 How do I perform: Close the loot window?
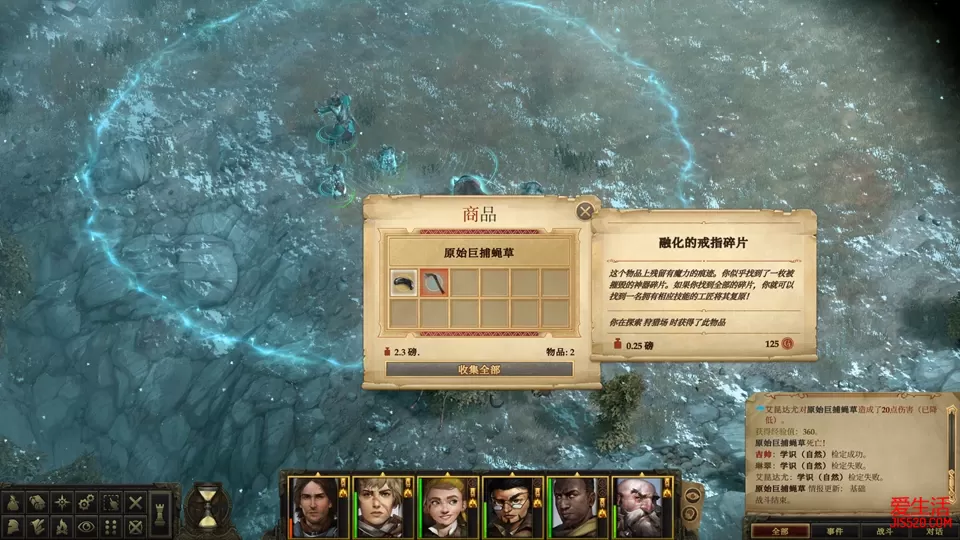point(585,210)
